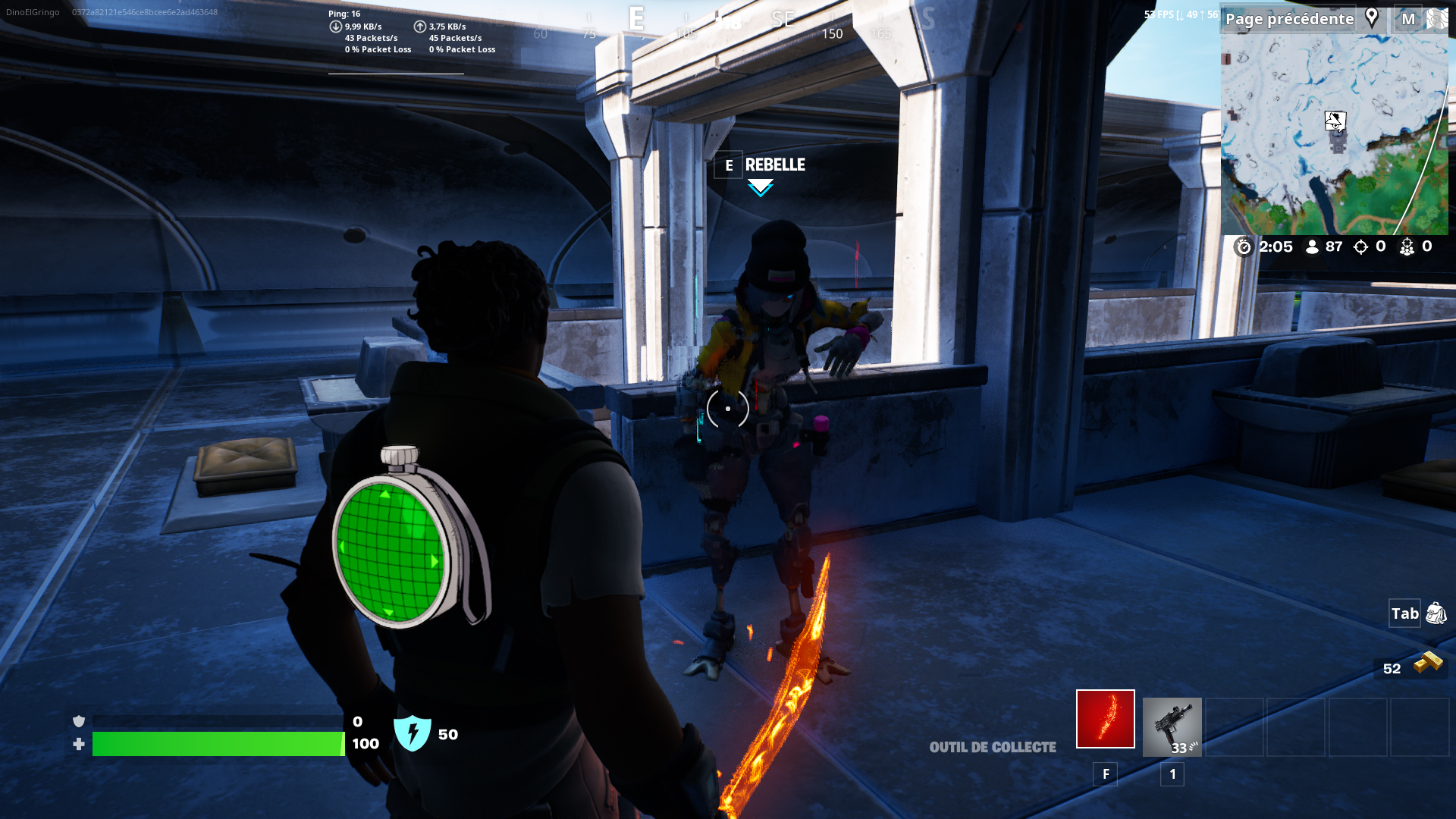Image resolution: width=1456 pixels, height=819 pixels.
Task: Open the backpack inventory icon
Action: point(1436,613)
